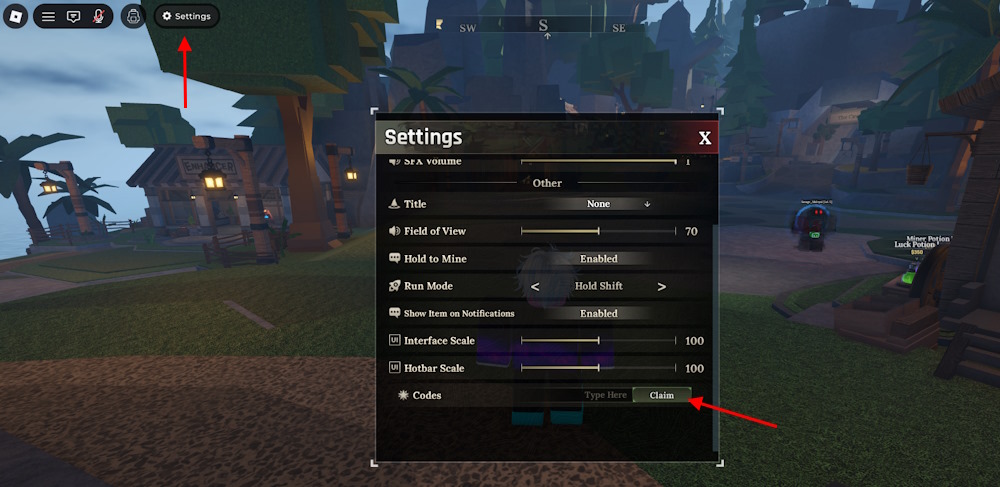
Task: Click the Codes 'Type Here' input field
Action: pos(605,395)
